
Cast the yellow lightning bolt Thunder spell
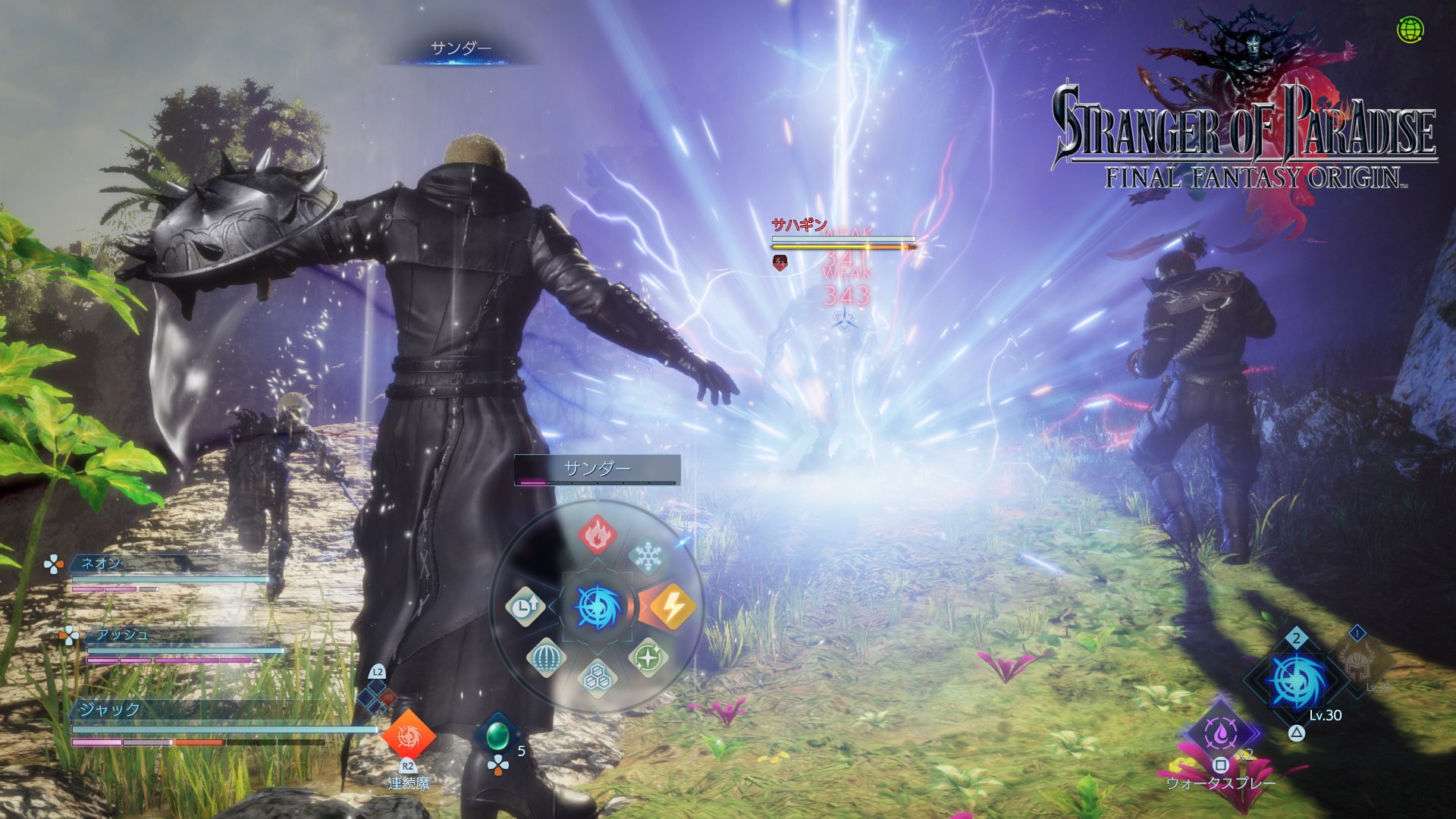tap(671, 607)
